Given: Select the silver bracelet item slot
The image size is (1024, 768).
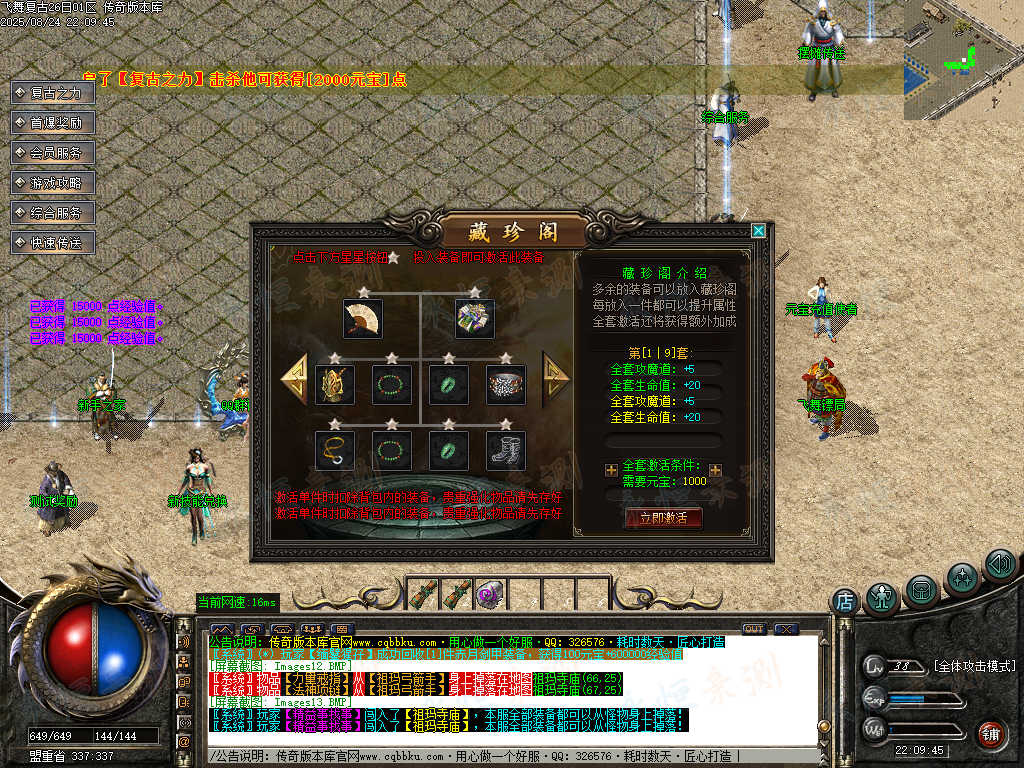Looking at the screenshot, I should 506,384.
